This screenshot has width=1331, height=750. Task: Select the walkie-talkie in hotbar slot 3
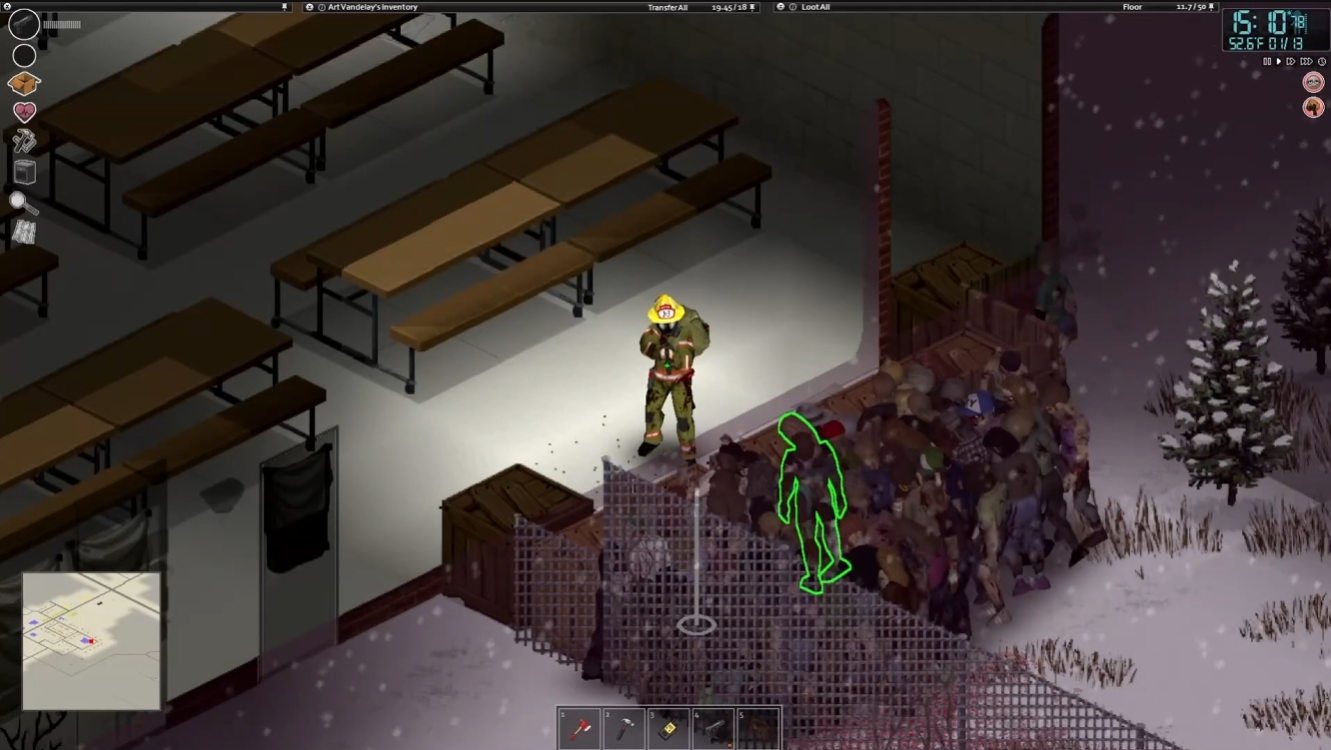pyautogui.click(x=667, y=729)
